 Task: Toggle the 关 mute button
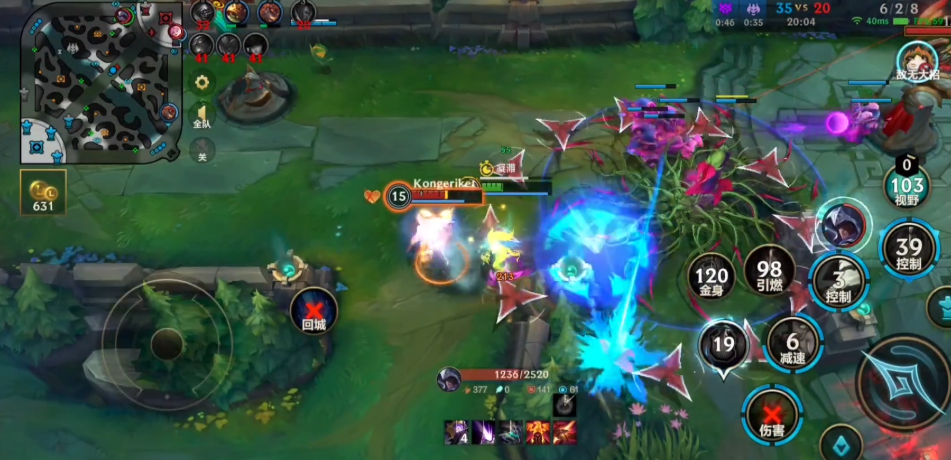[202, 152]
